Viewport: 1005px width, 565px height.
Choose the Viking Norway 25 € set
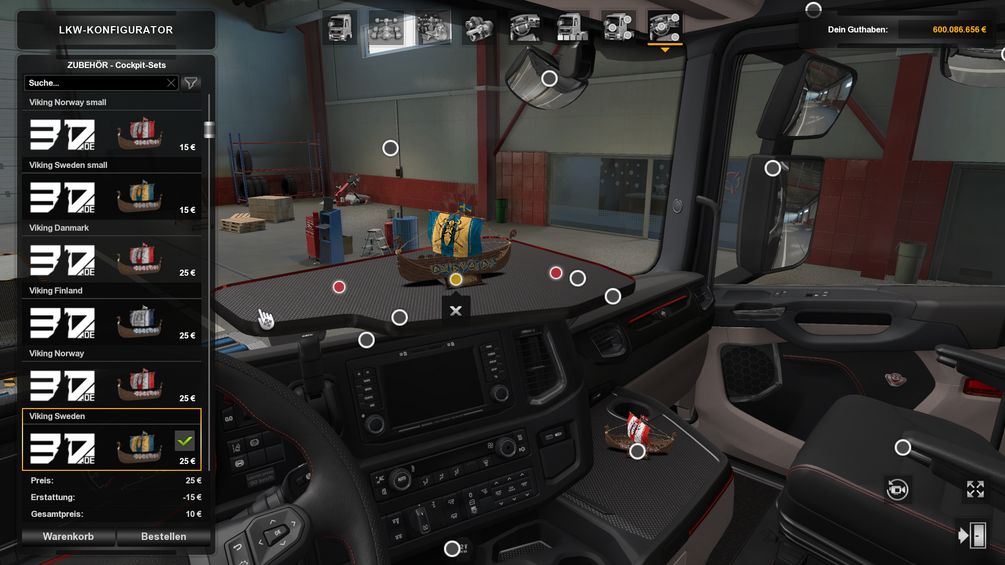(x=111, y=386)
